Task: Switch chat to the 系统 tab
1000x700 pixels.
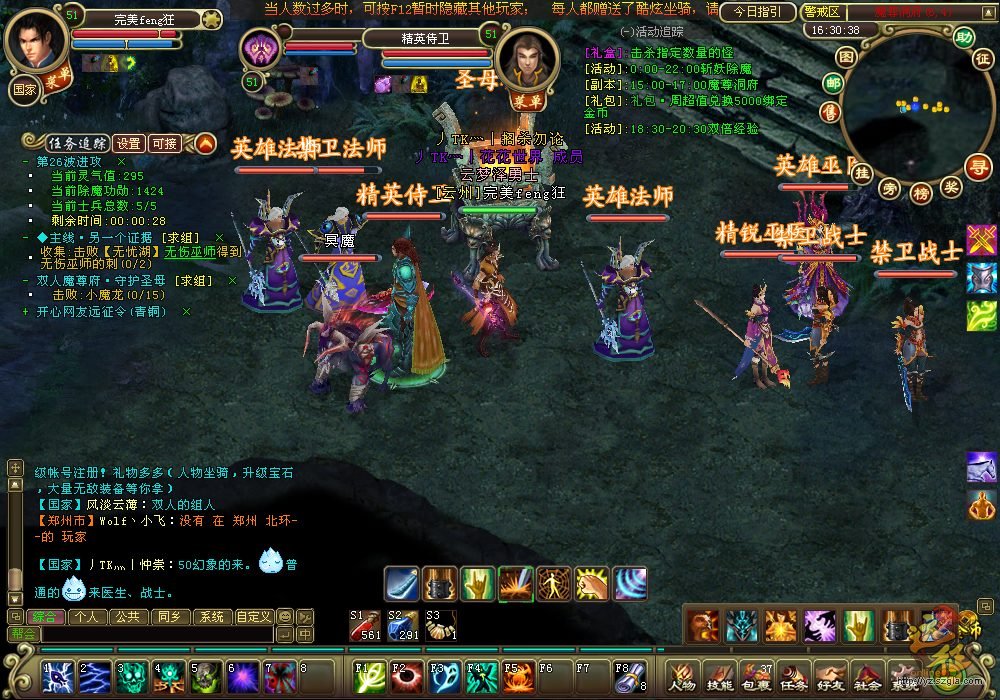Action: (x=210, y=617)
